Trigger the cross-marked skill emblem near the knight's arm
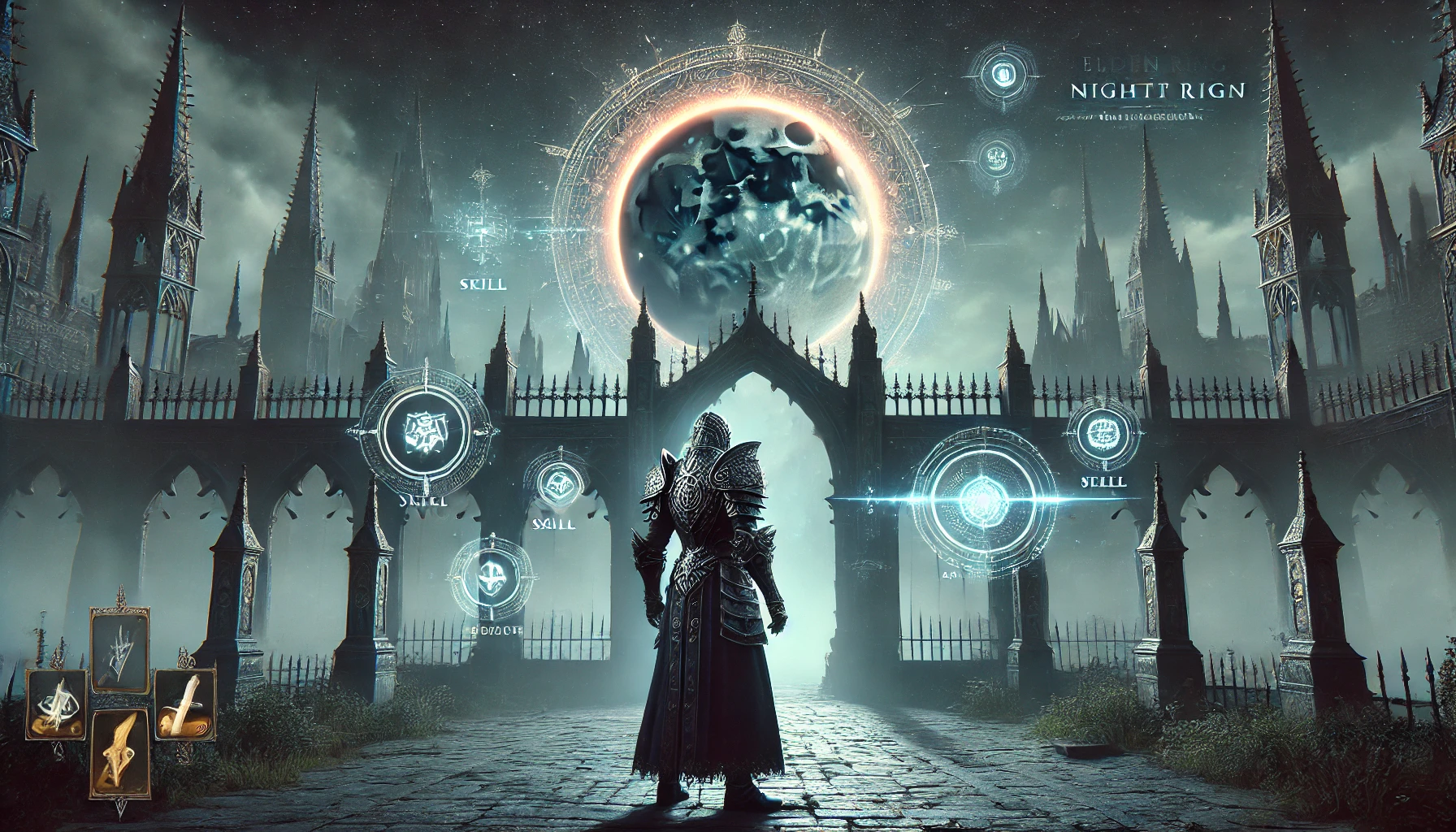This screenshot has width=1456, height=832. (x=490, y=577)
